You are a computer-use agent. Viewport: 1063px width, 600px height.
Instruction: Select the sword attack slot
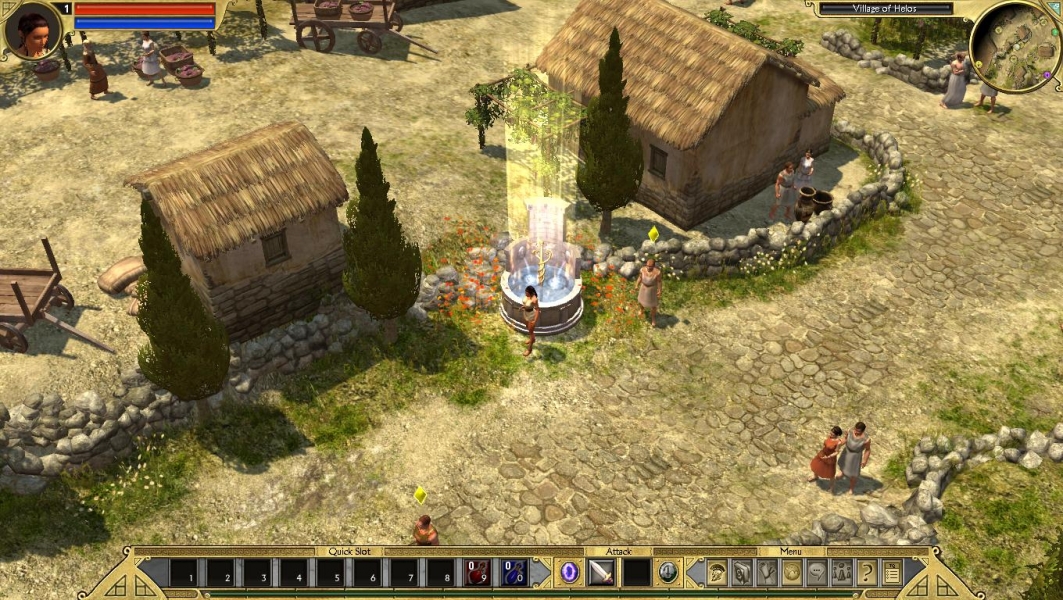tap(600, 573)
